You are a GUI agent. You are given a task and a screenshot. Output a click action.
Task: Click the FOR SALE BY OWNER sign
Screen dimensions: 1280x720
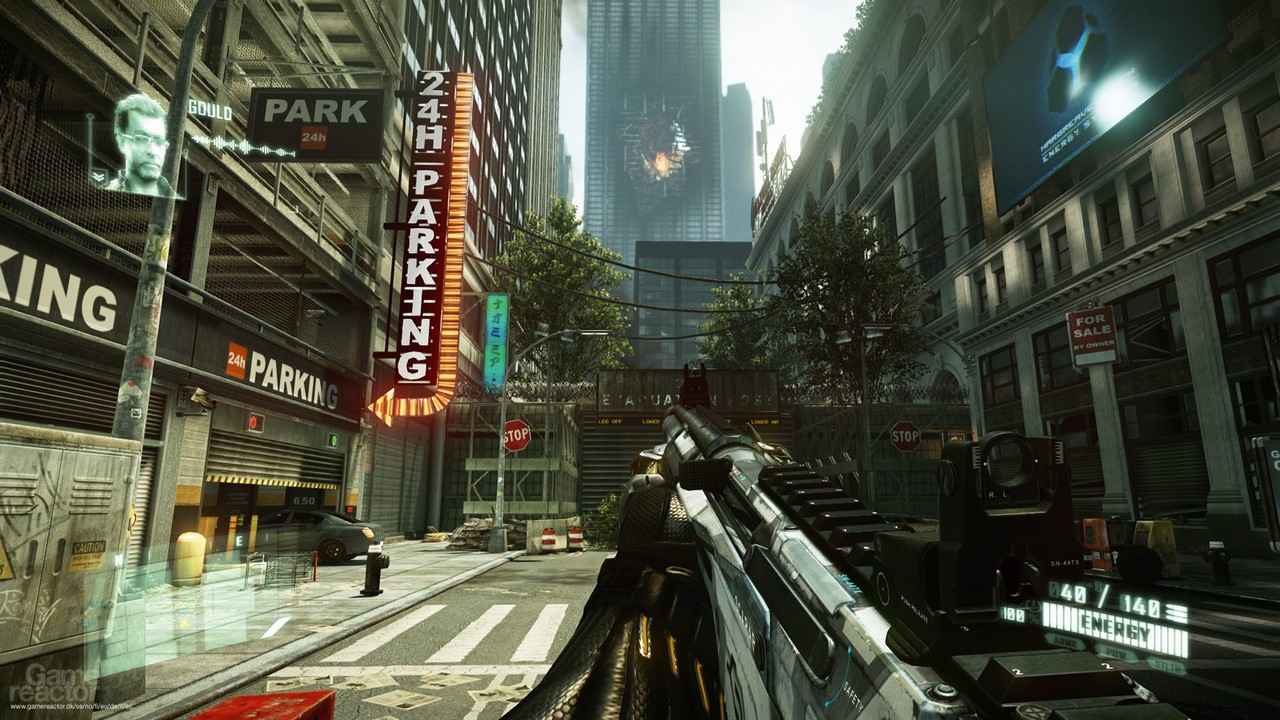click(x=1090, y=330)
